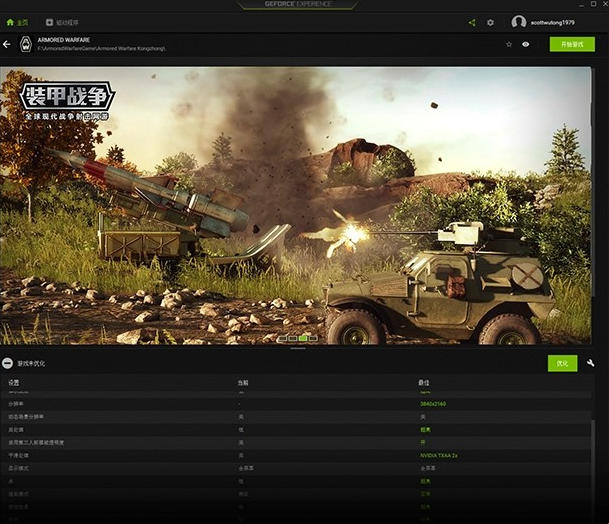
Task: Open custom settings with the wrench icon
Action: pyautogui.click(x=591, y=363)
